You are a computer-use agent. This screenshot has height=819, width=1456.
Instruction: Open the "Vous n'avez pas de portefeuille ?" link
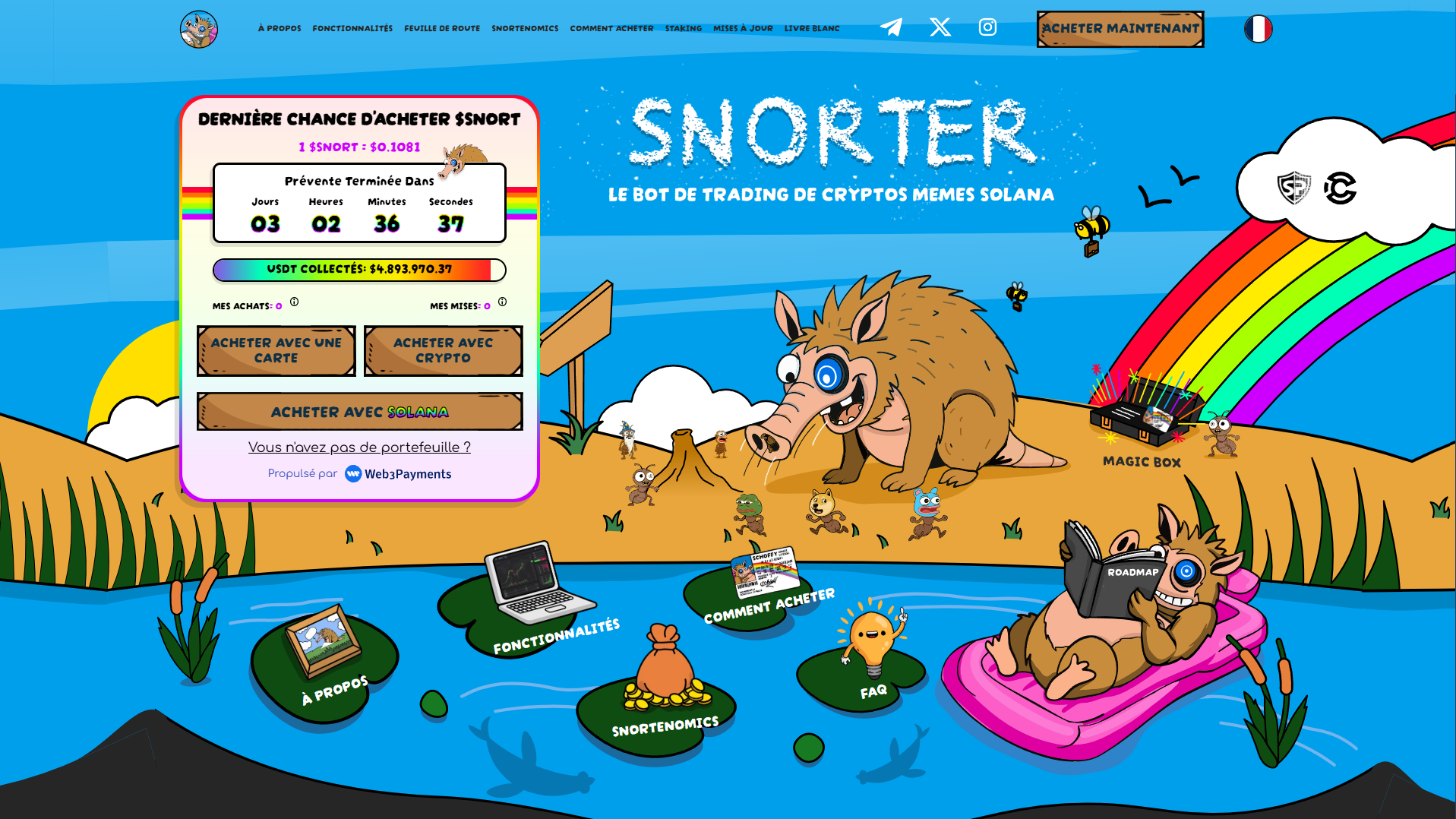click(359, 447)
